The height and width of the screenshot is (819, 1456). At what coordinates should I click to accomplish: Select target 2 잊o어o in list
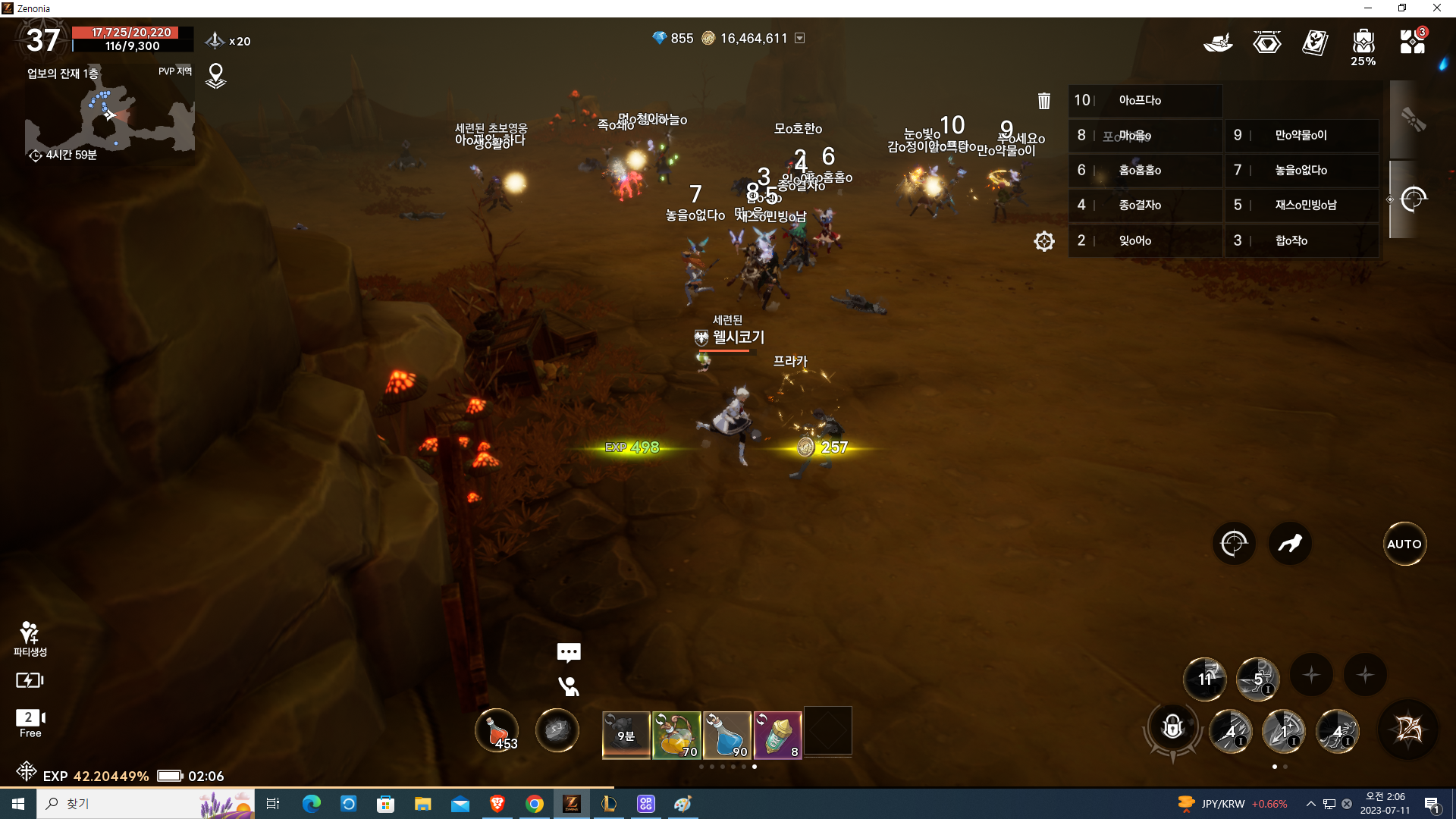tap(1145, 240)
